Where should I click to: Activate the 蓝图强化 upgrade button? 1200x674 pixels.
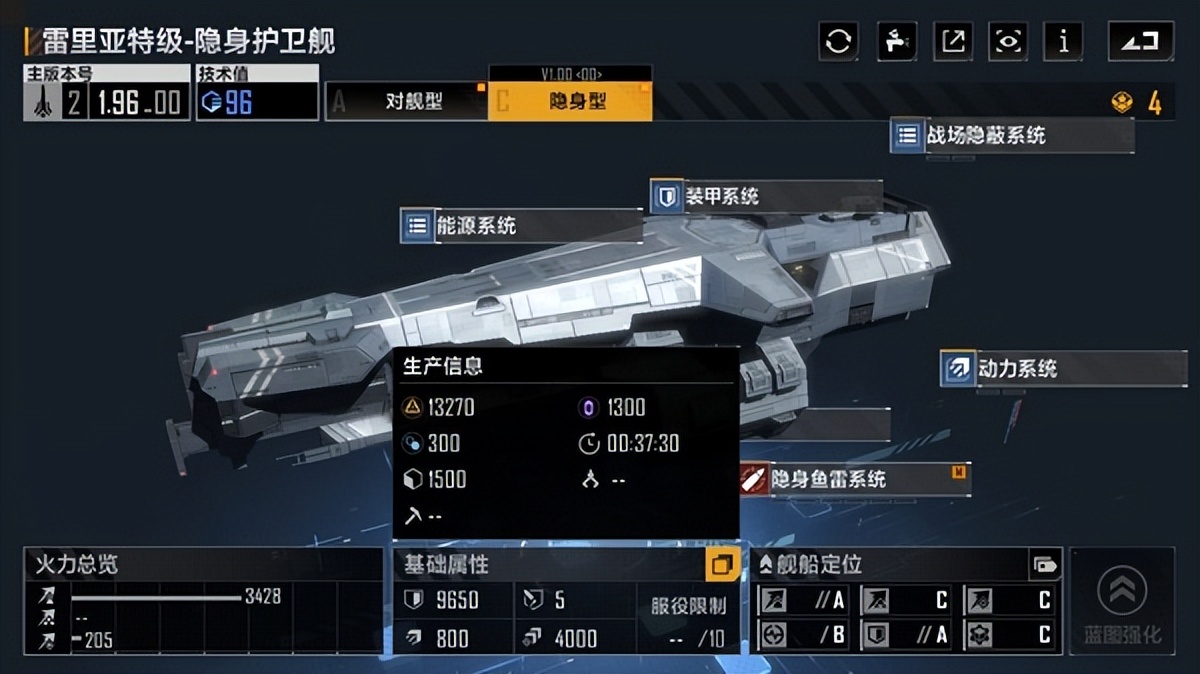(1122, 602)
